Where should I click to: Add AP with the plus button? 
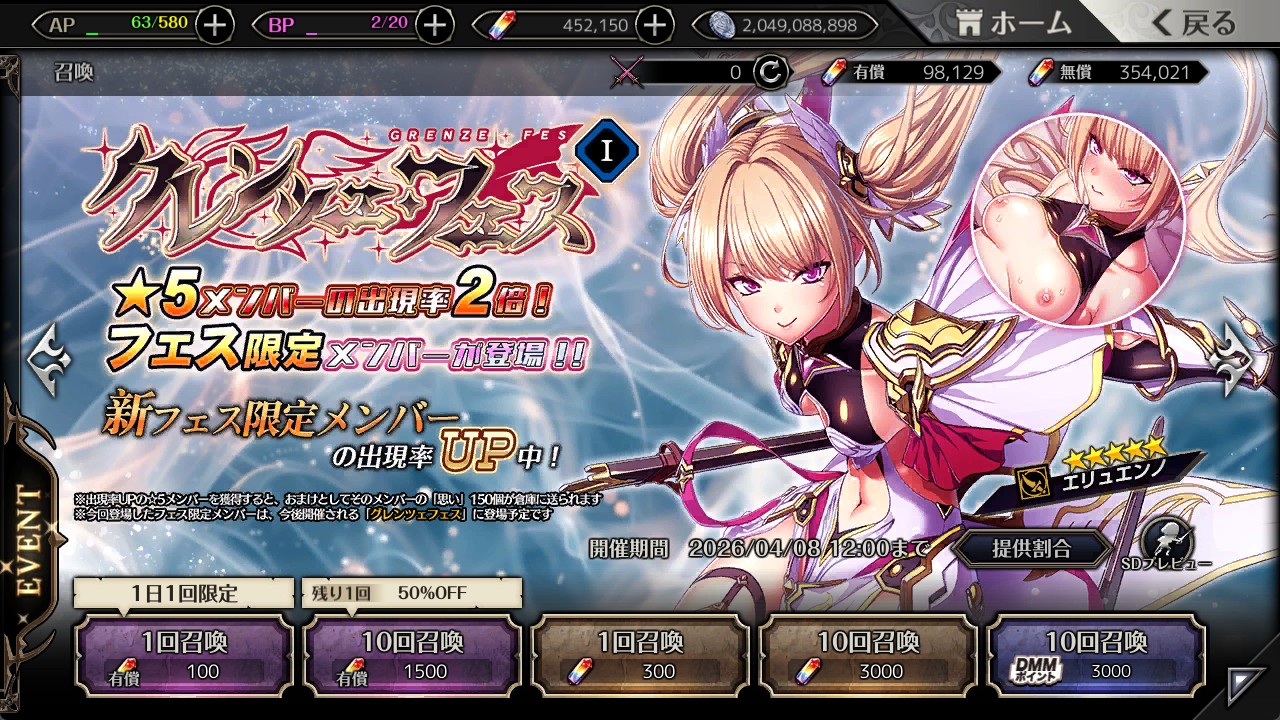(215, 25)
